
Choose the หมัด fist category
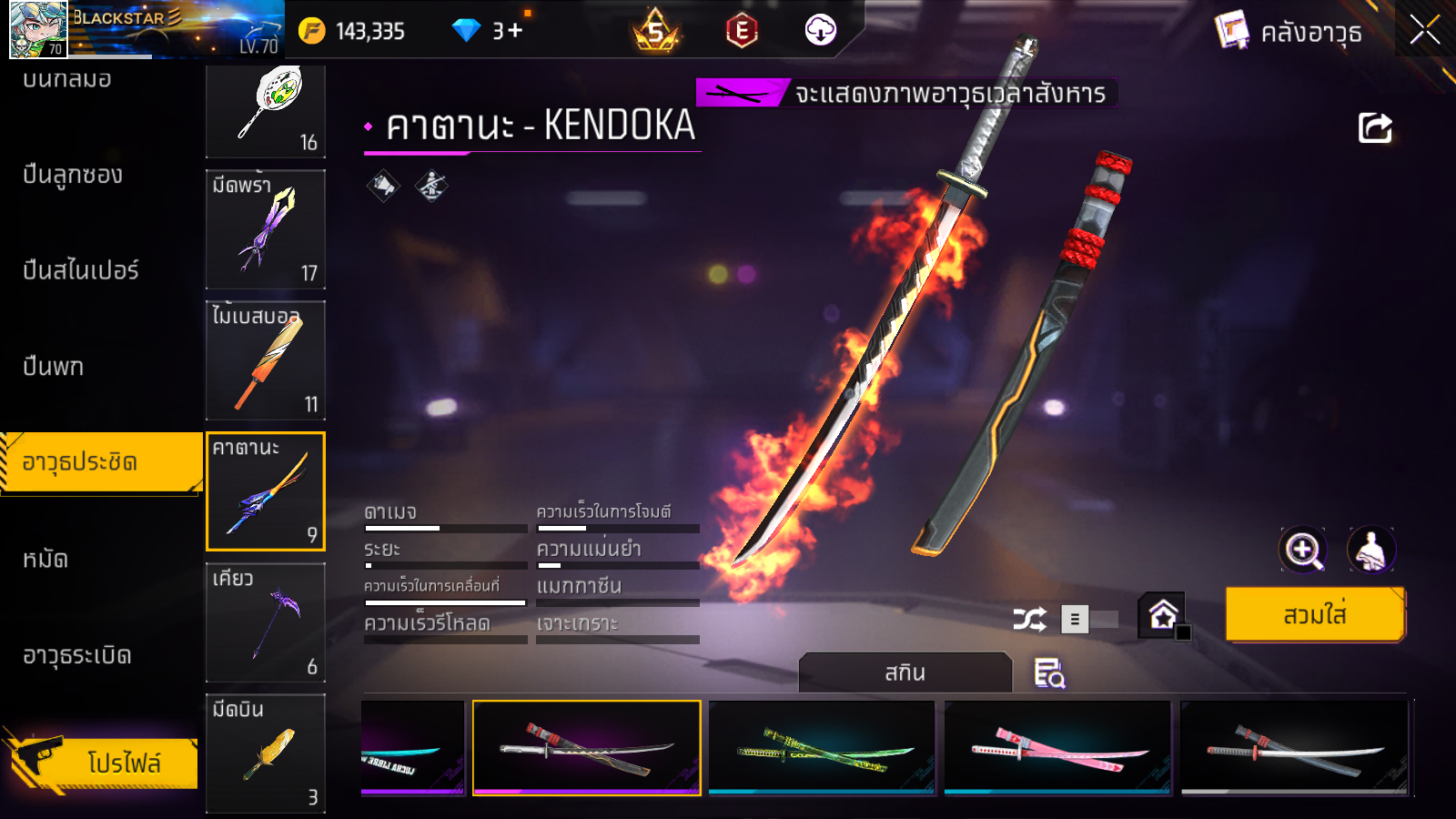(x=45, y=559)
